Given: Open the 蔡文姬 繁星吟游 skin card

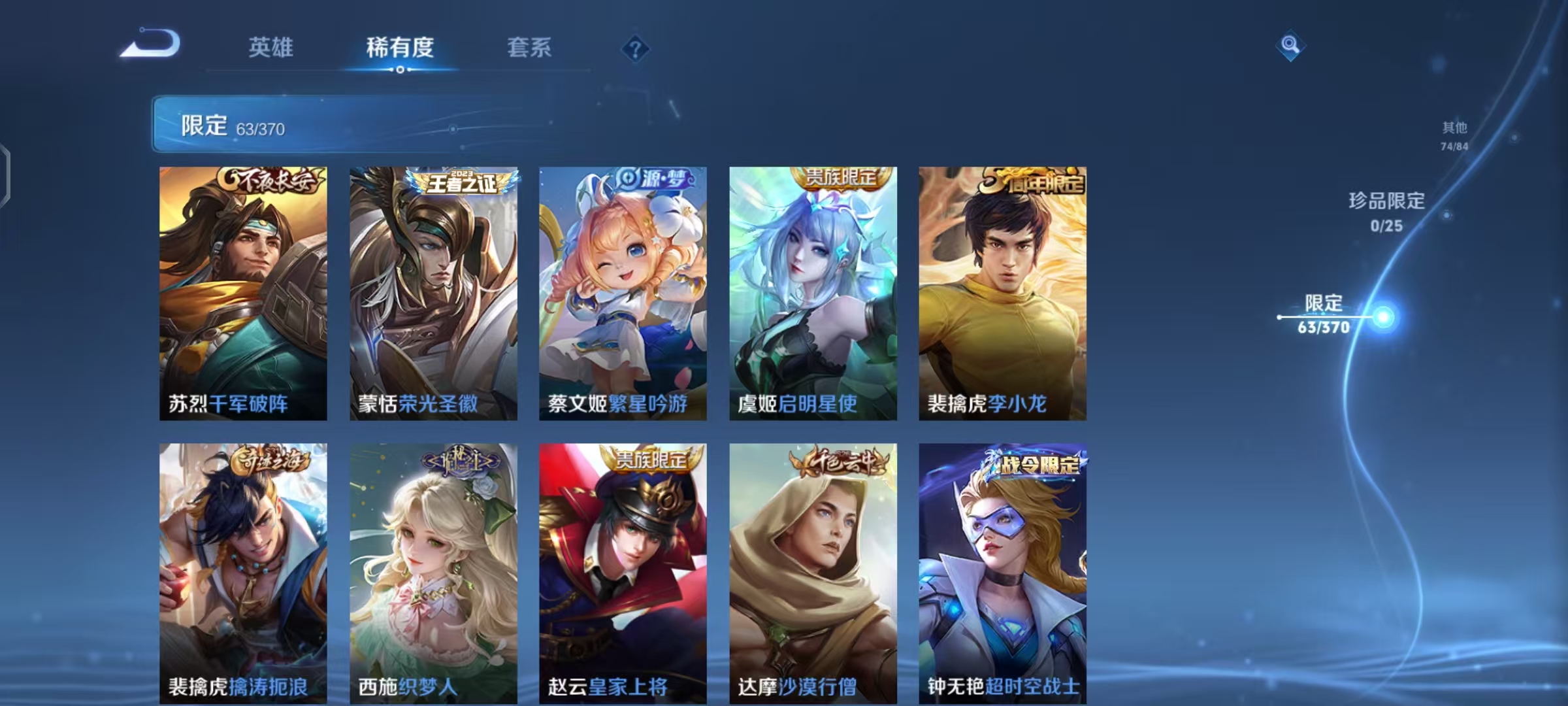Looking at the screenshot, I should [x=621, y=294].
